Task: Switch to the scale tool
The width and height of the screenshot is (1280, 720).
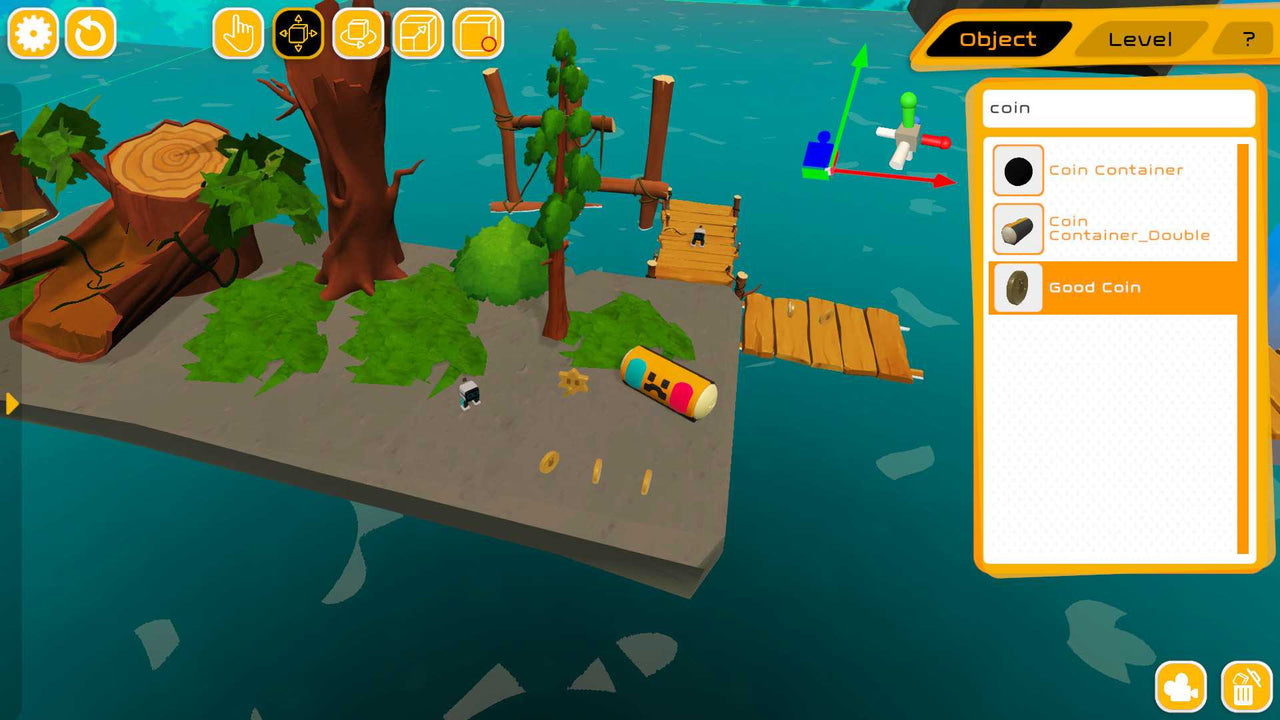Action: (x=417, y=33)
